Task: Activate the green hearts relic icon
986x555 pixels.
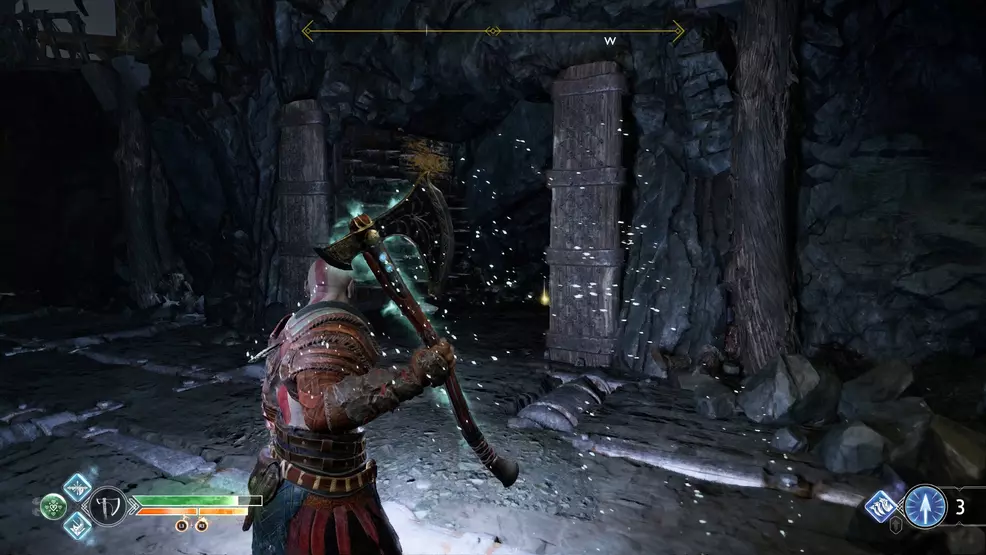Action: point(53,506)
